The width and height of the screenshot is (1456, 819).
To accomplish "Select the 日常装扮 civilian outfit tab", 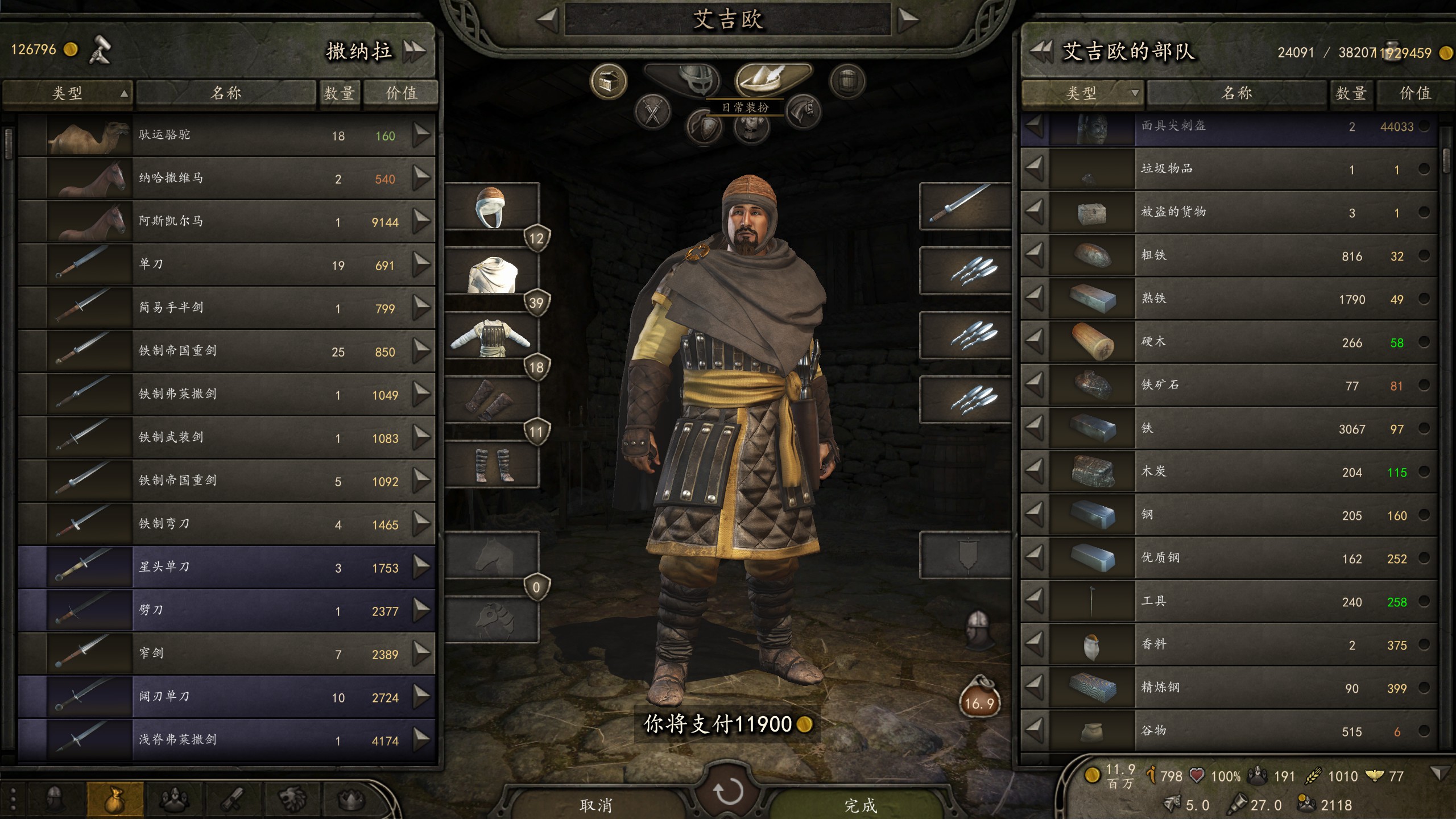I will (773, 79).
